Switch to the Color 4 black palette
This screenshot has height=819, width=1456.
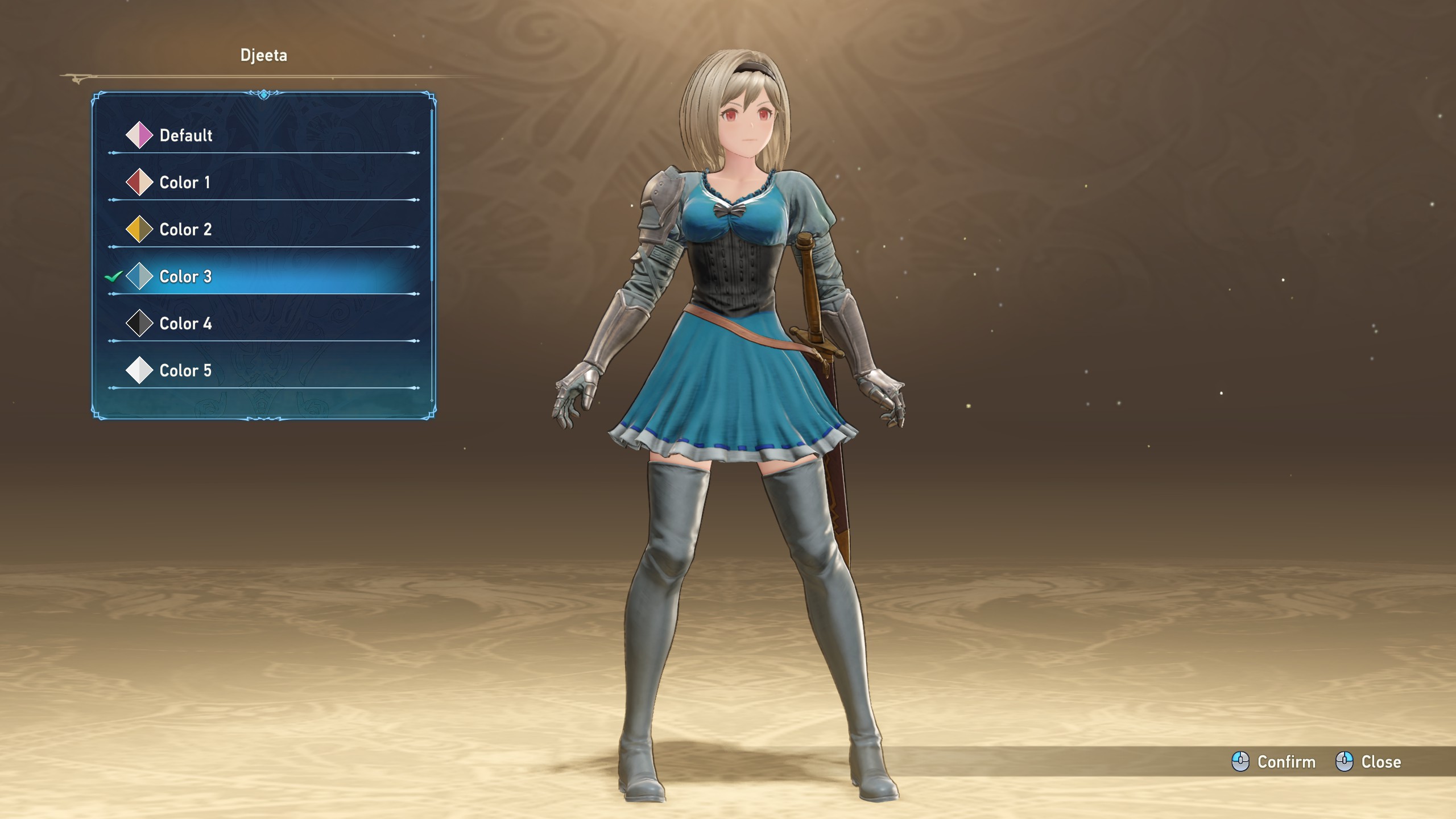tap(185, 324)
